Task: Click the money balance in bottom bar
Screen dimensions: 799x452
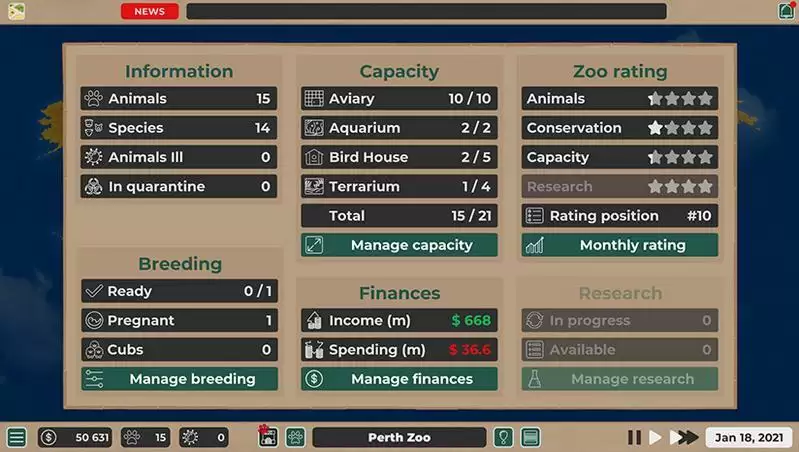Action: 75,437
